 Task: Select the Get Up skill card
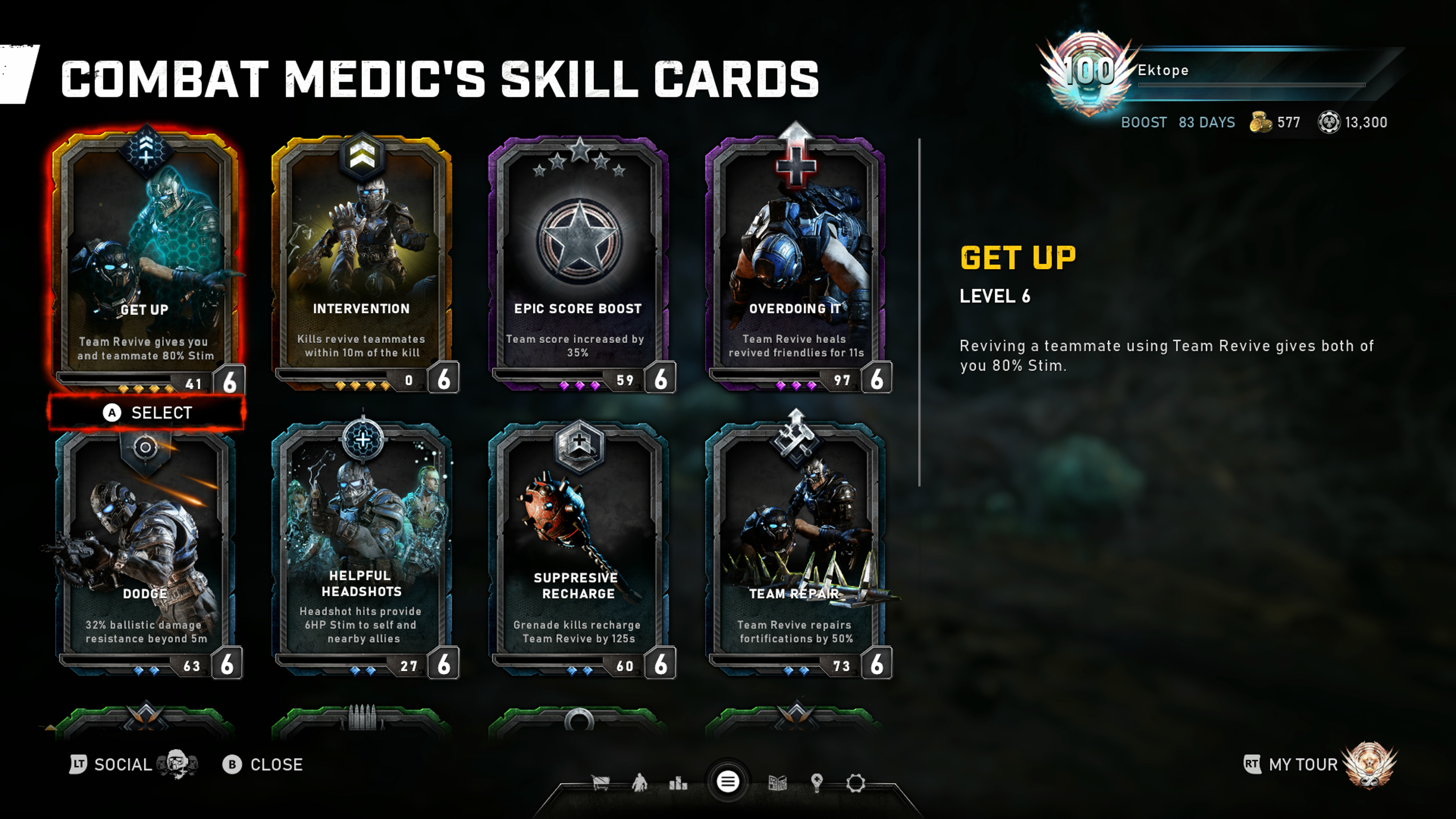pos(146,260)
